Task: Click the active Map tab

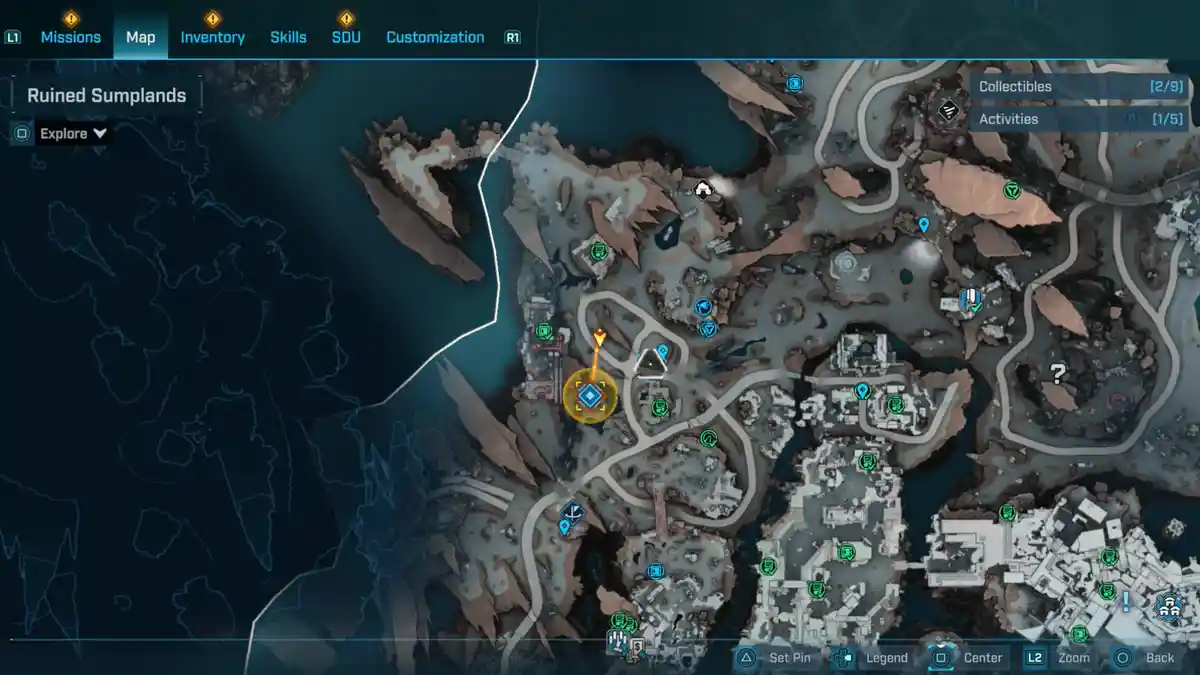Action: tap(140, 37)
